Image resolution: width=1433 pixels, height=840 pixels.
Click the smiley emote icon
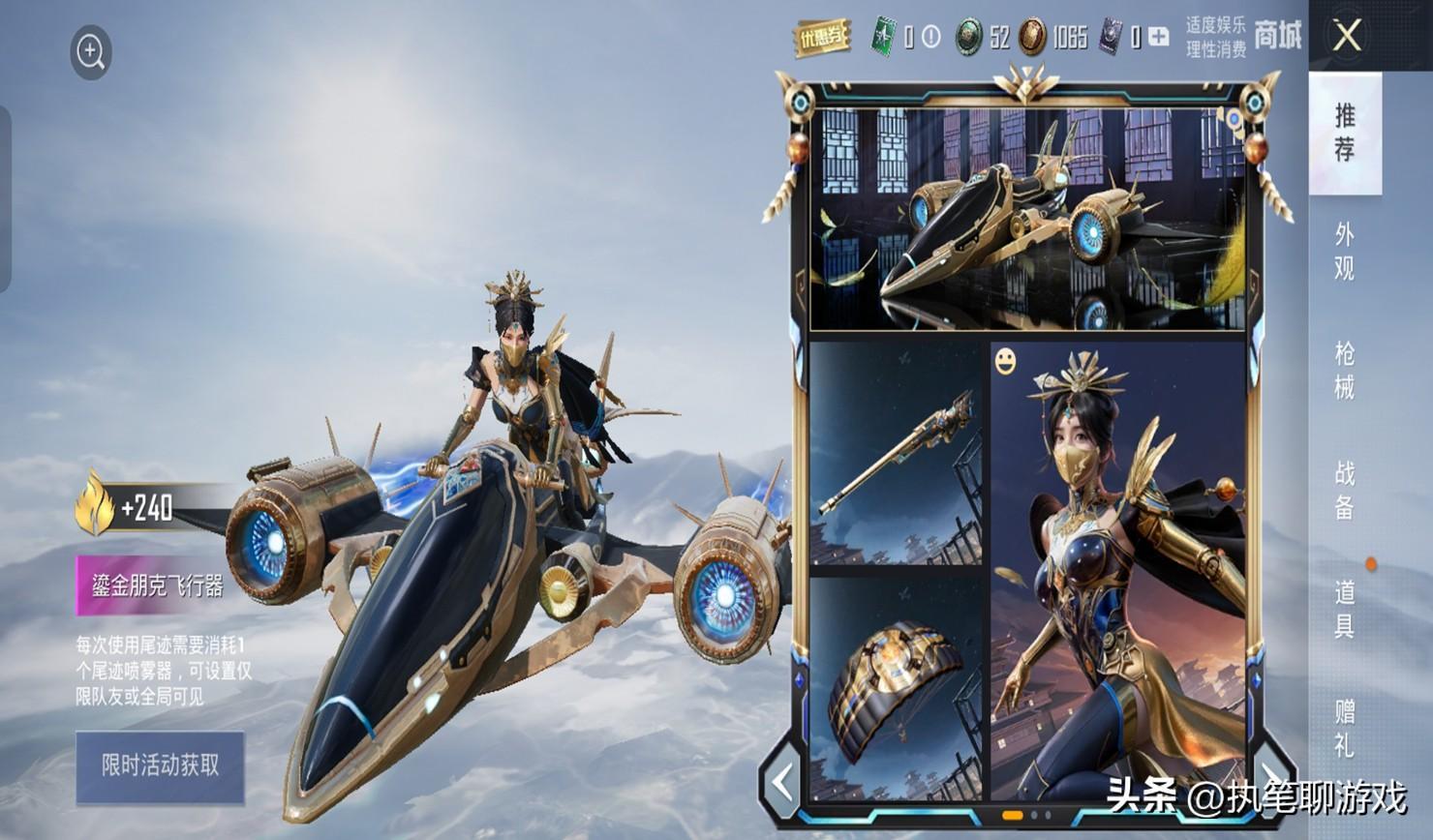click(1007, 361)
